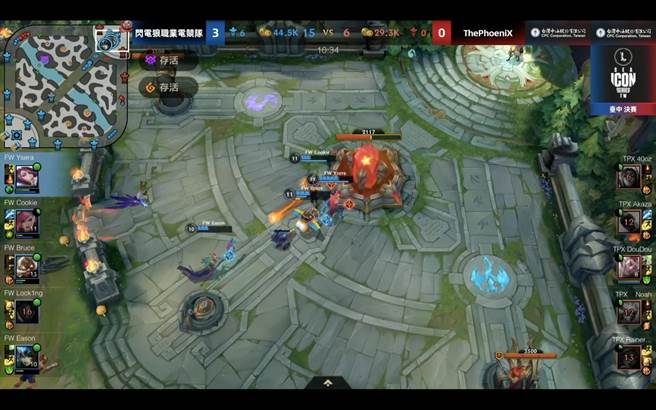Image resolution: width=656 pixels, height=410 pixels.
Task: Click the purple Baron status indicator
Action: [x=151, y=60]
